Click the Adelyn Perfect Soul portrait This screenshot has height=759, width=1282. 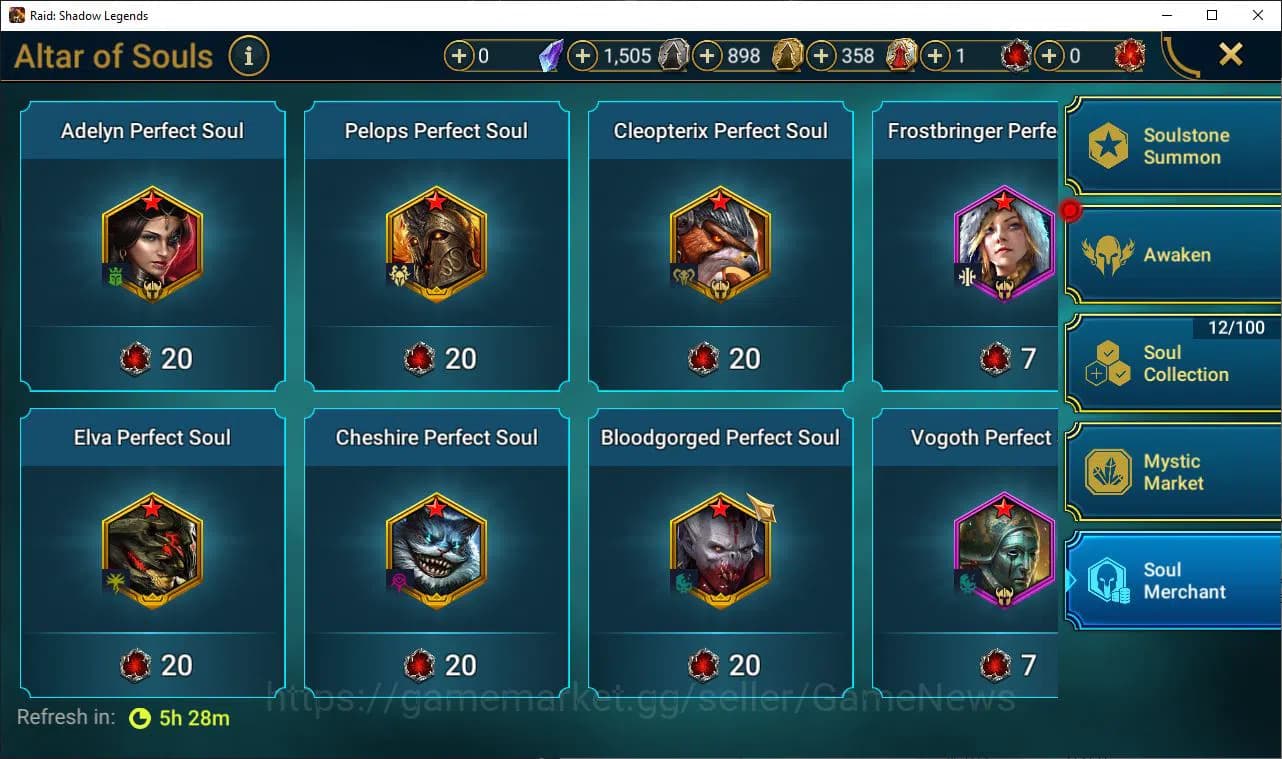(x=151, y=242)
